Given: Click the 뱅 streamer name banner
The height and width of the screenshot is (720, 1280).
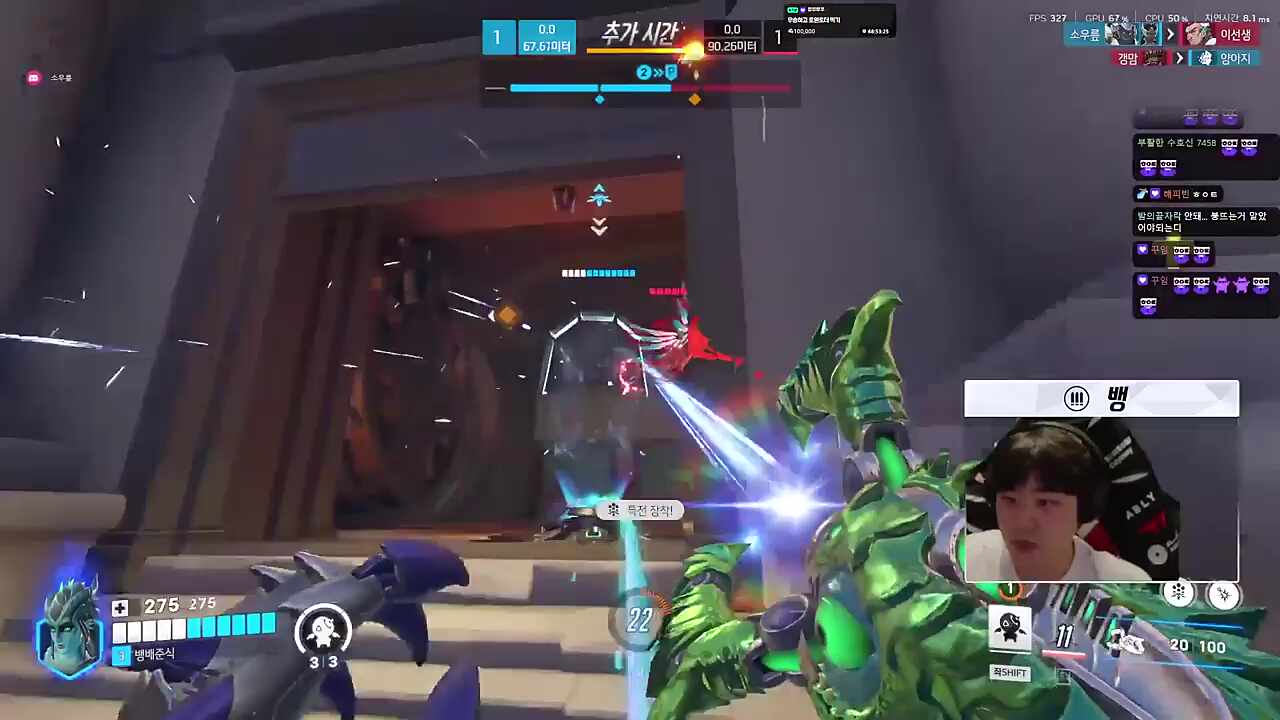Looking at the screenshot, I should coord(1101,399).
